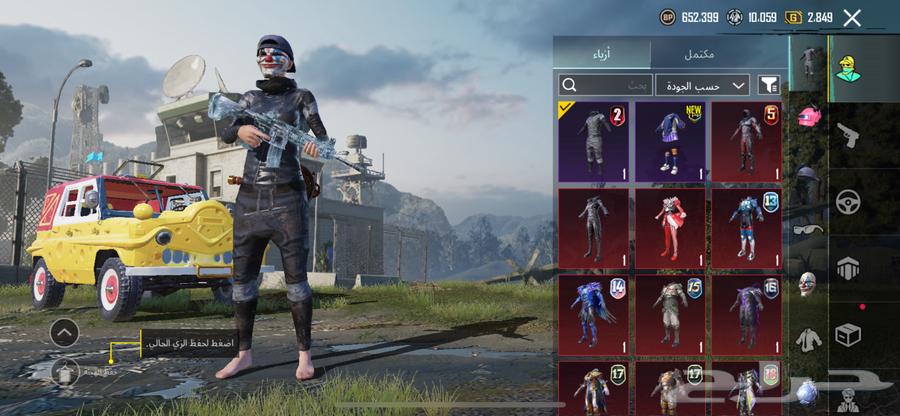Close the inventory with the X button
Screen dimensions: 900x416
852,17
